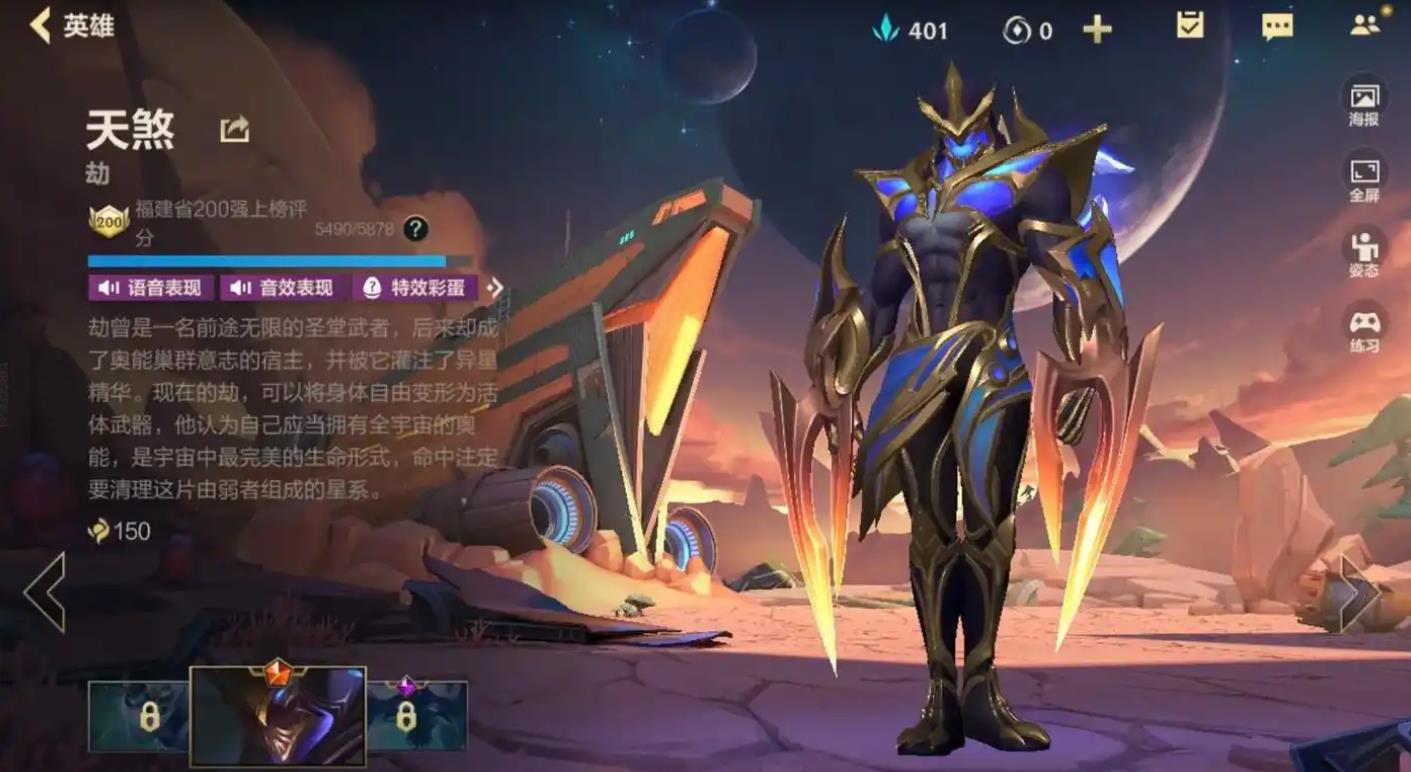
Task: Play the 音效表现 sound effect preview
Action: coord(283,288)
